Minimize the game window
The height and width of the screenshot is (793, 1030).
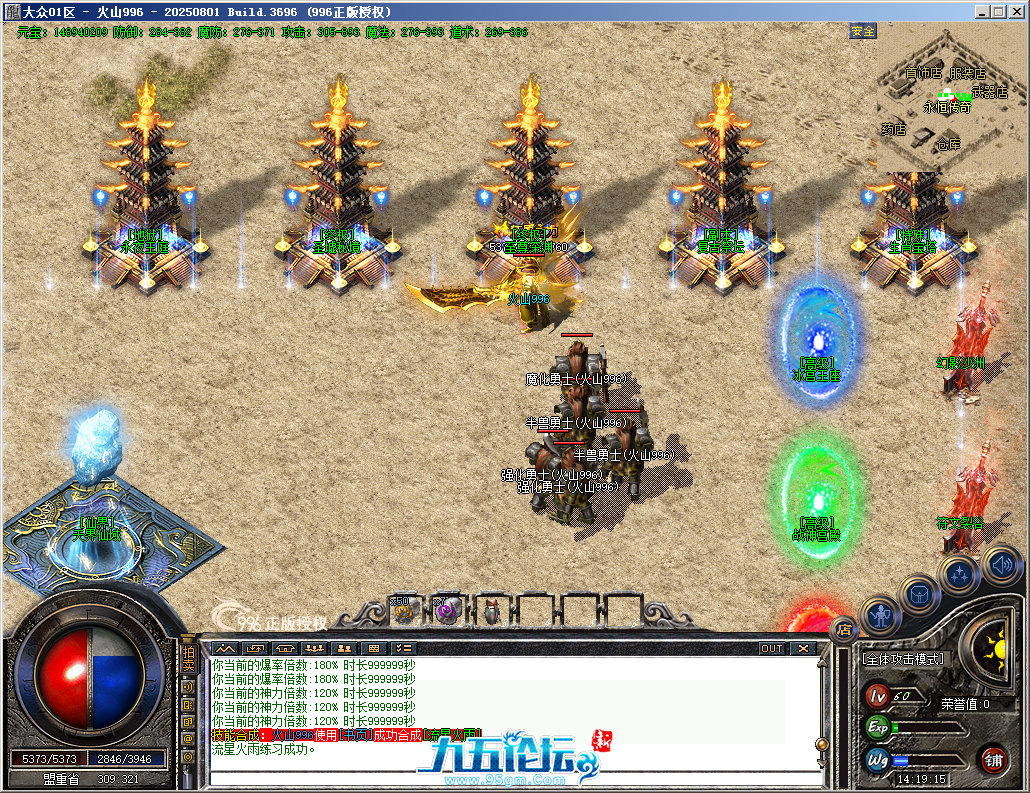tap(982, 11)
